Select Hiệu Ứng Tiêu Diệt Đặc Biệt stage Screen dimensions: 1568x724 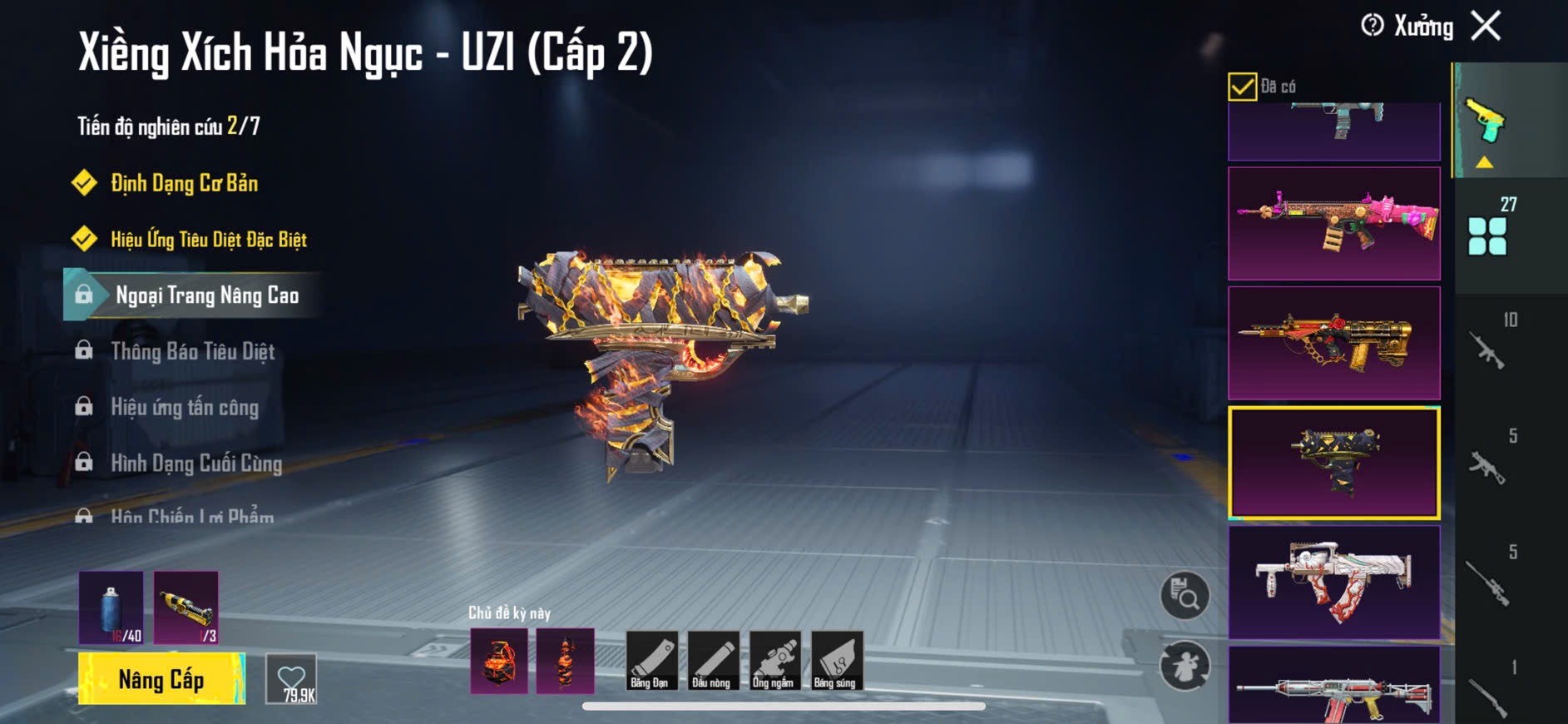click(x=208, y=240)
